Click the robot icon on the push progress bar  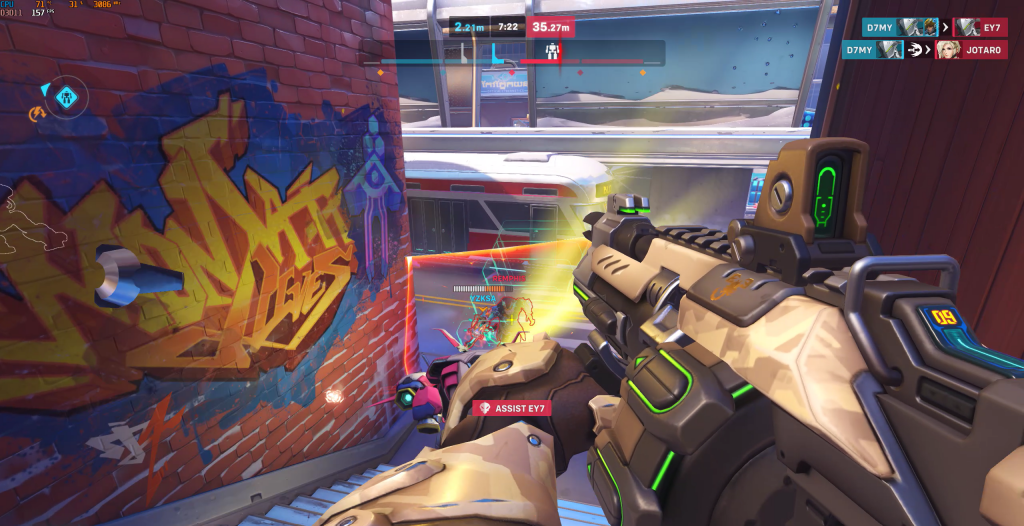548,51
